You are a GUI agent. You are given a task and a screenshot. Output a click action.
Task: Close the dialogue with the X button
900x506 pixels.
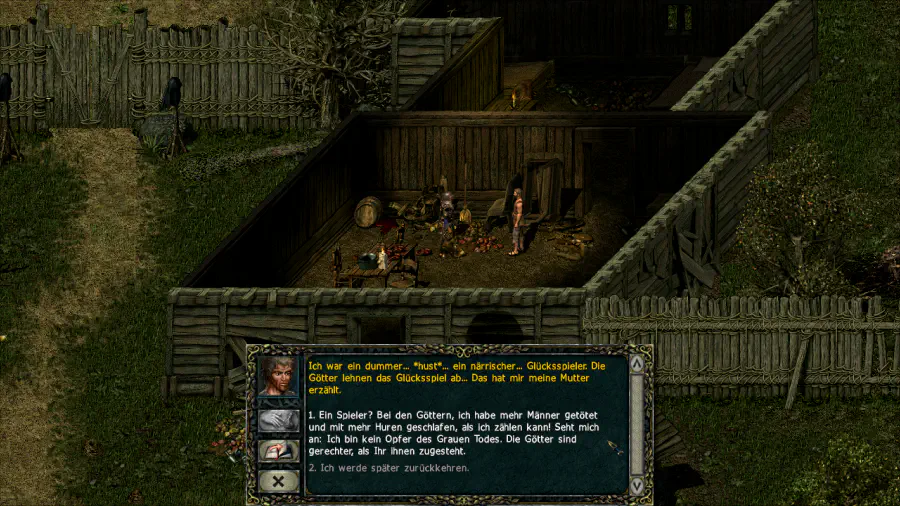[278, 481]
